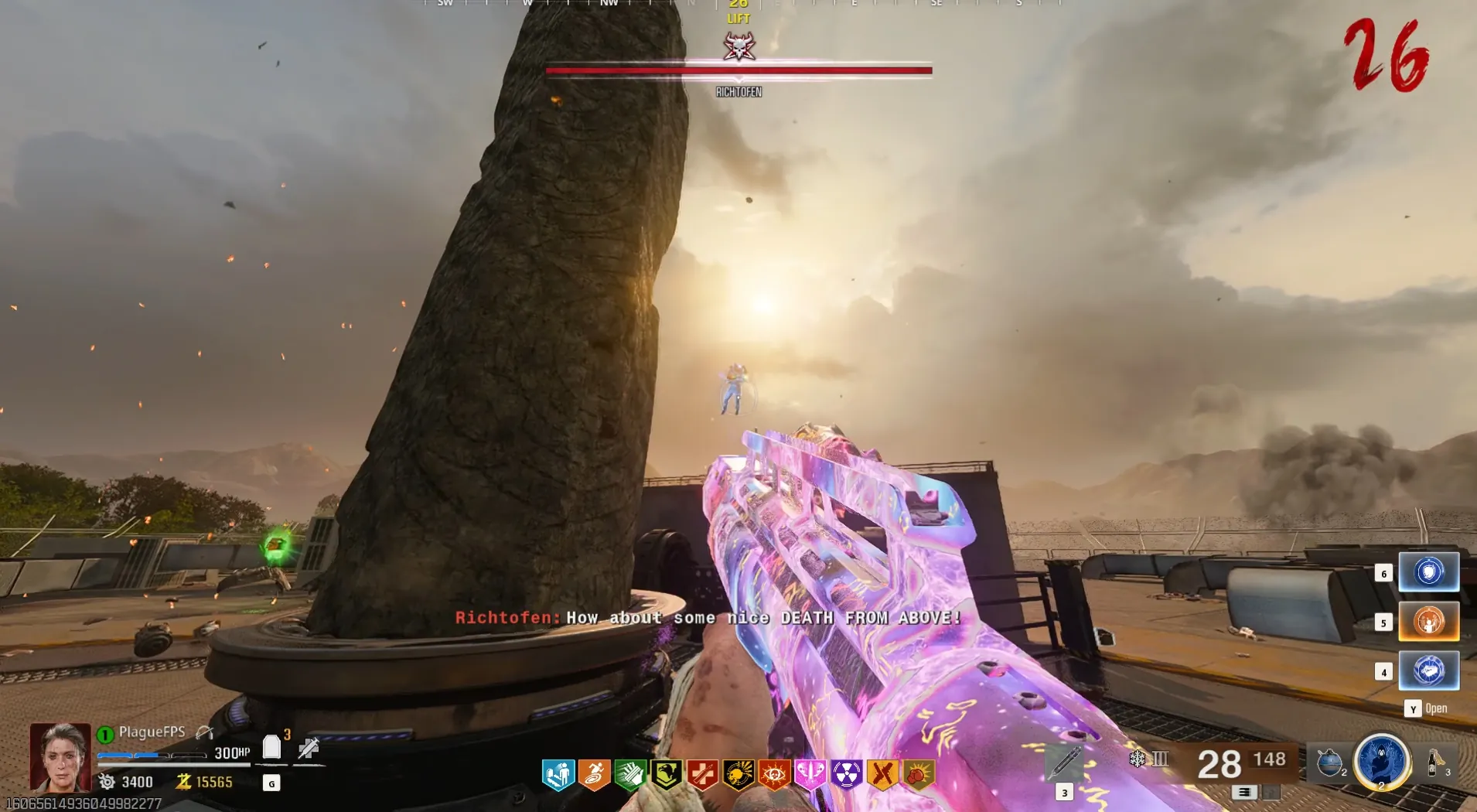This screenshot has height=812, width=1477.
Task: Click the boxing glove Melee Macchiato perk
Action: point(919,774)
